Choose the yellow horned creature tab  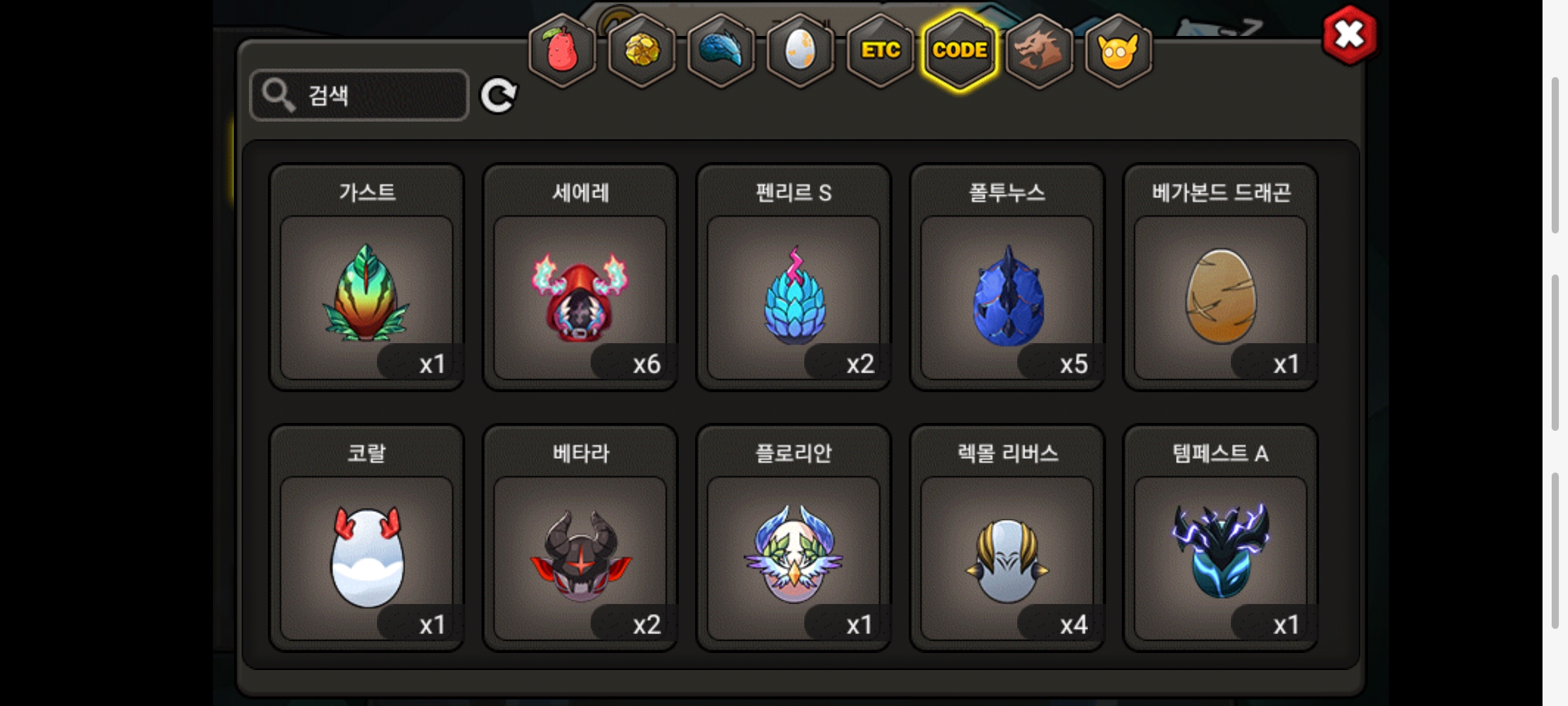pyautogui.click(x=1118, y=50)
